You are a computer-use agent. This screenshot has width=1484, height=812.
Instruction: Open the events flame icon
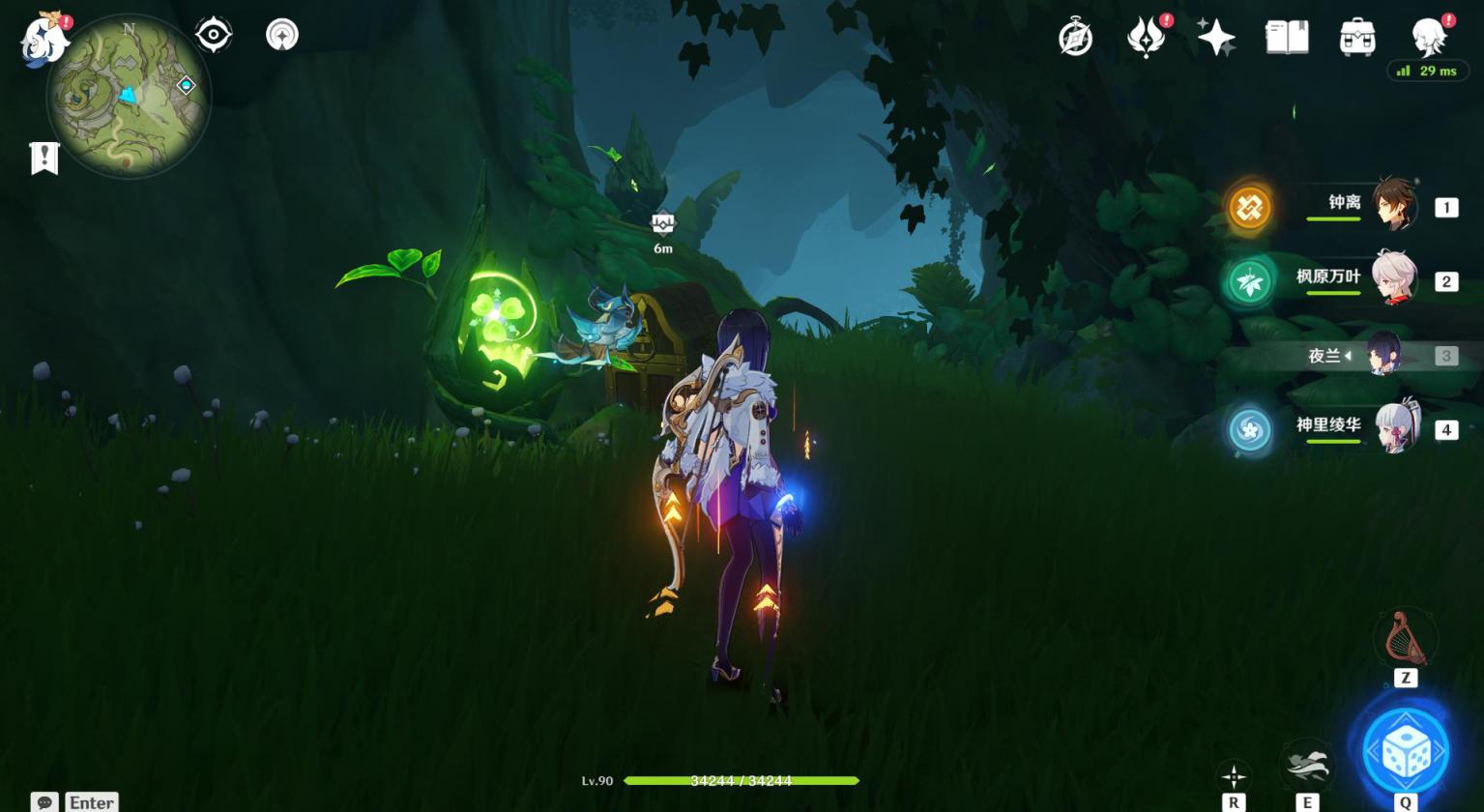coord(1147,38)
